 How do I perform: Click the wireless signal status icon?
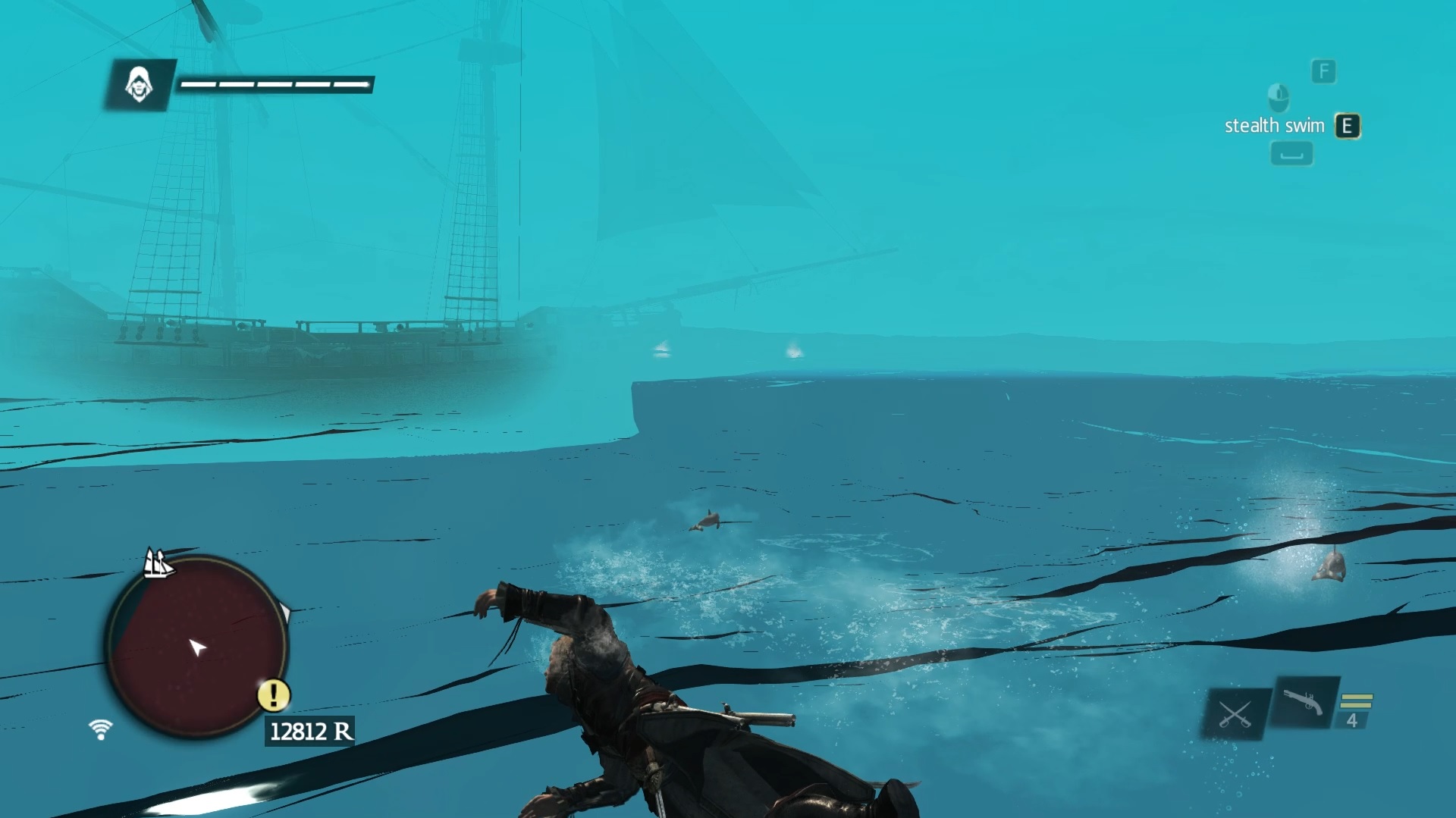[100, 729]
